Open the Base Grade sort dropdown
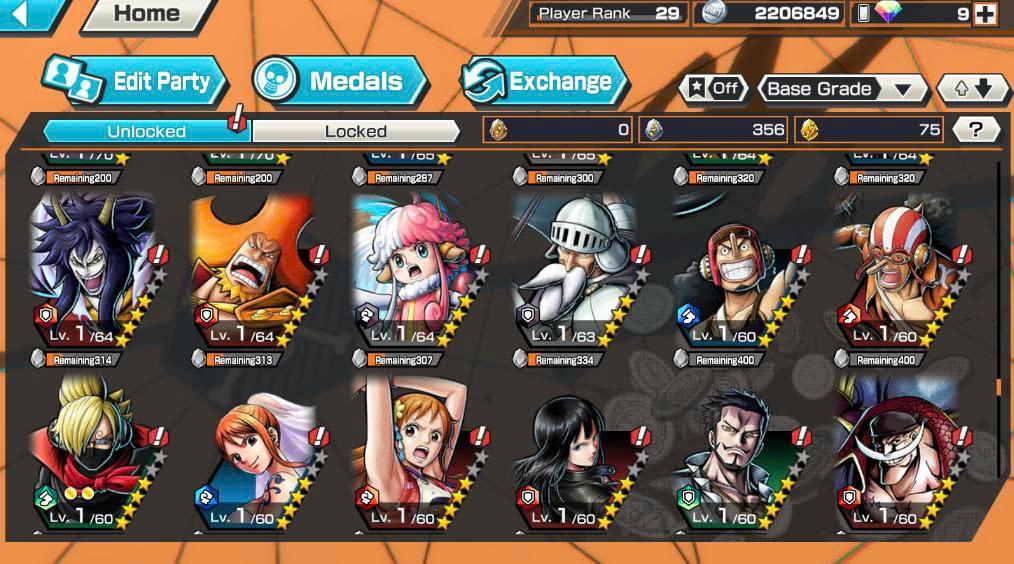 click(x=841, y=89)
